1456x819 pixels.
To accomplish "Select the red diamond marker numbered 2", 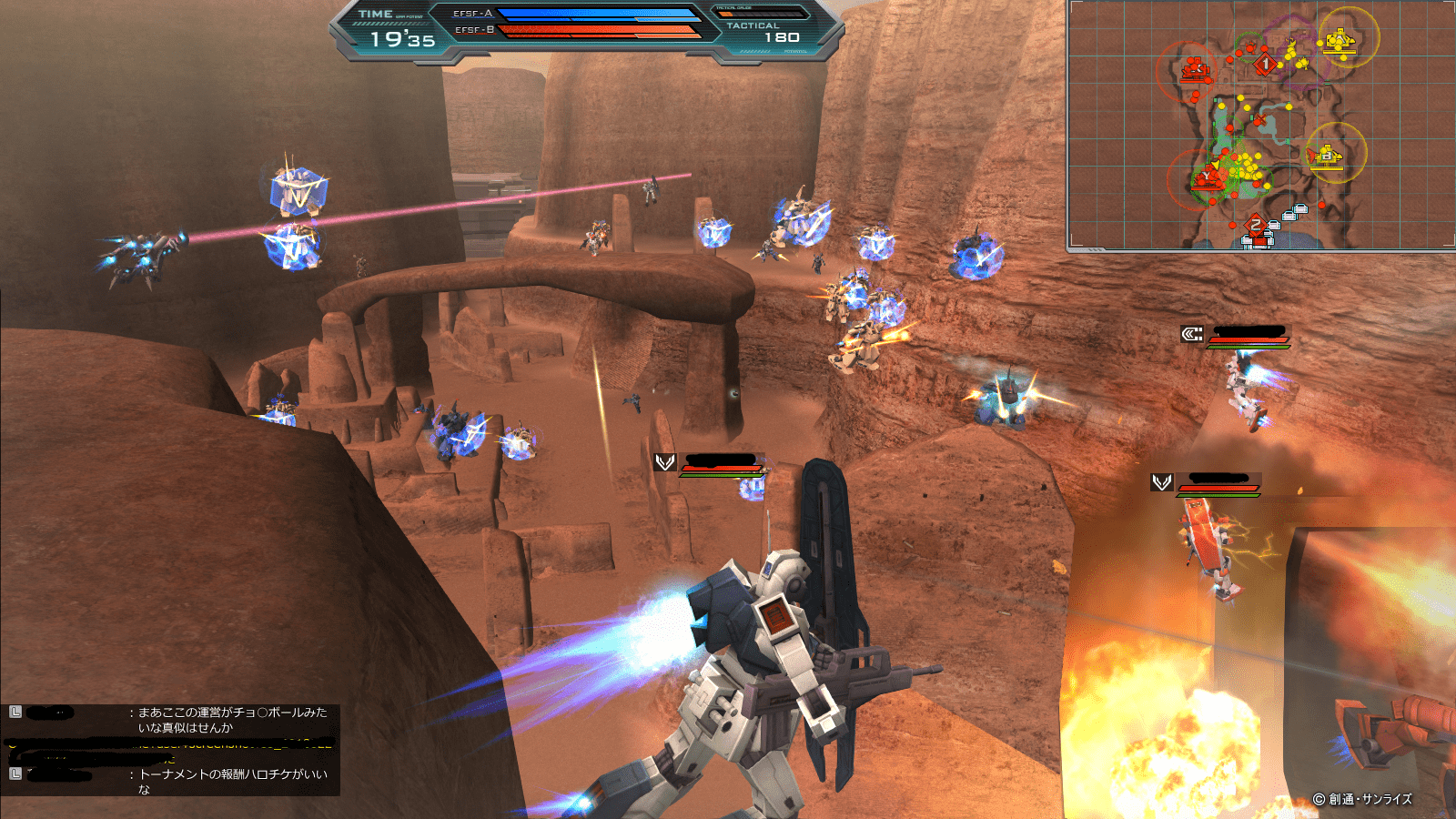I will point(1256,225).
